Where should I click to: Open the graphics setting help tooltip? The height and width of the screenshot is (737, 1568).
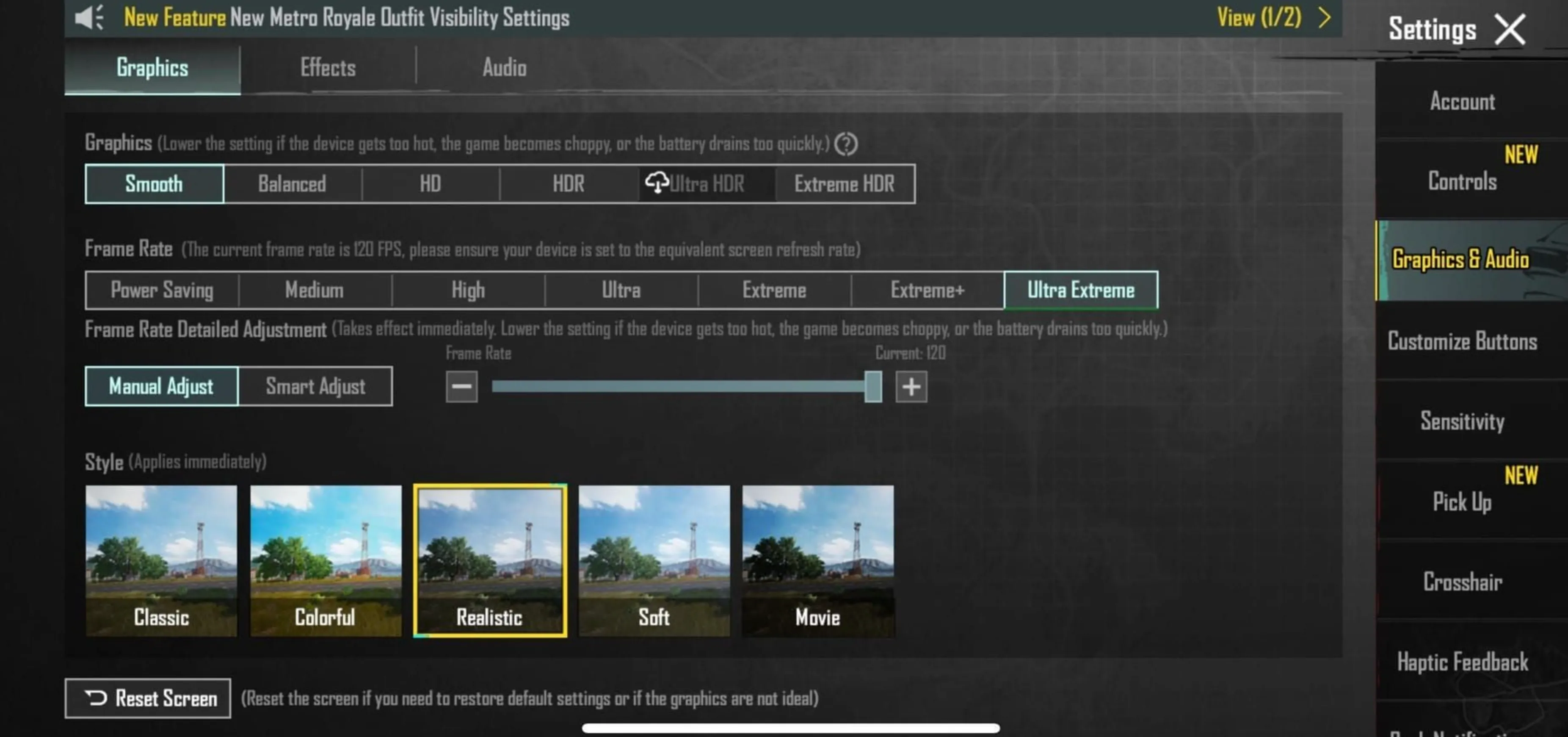pyautogui.click(x=846, y=144)
